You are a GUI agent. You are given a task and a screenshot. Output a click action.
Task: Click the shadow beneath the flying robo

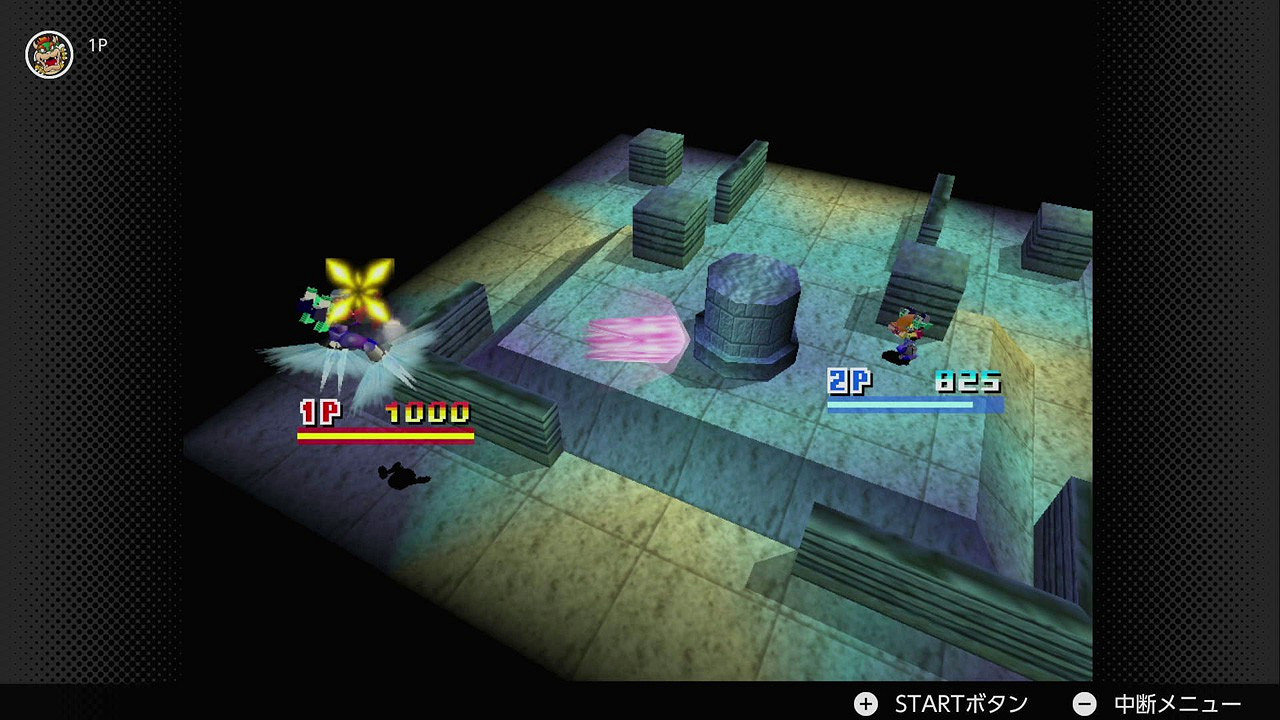click(402, 478)
